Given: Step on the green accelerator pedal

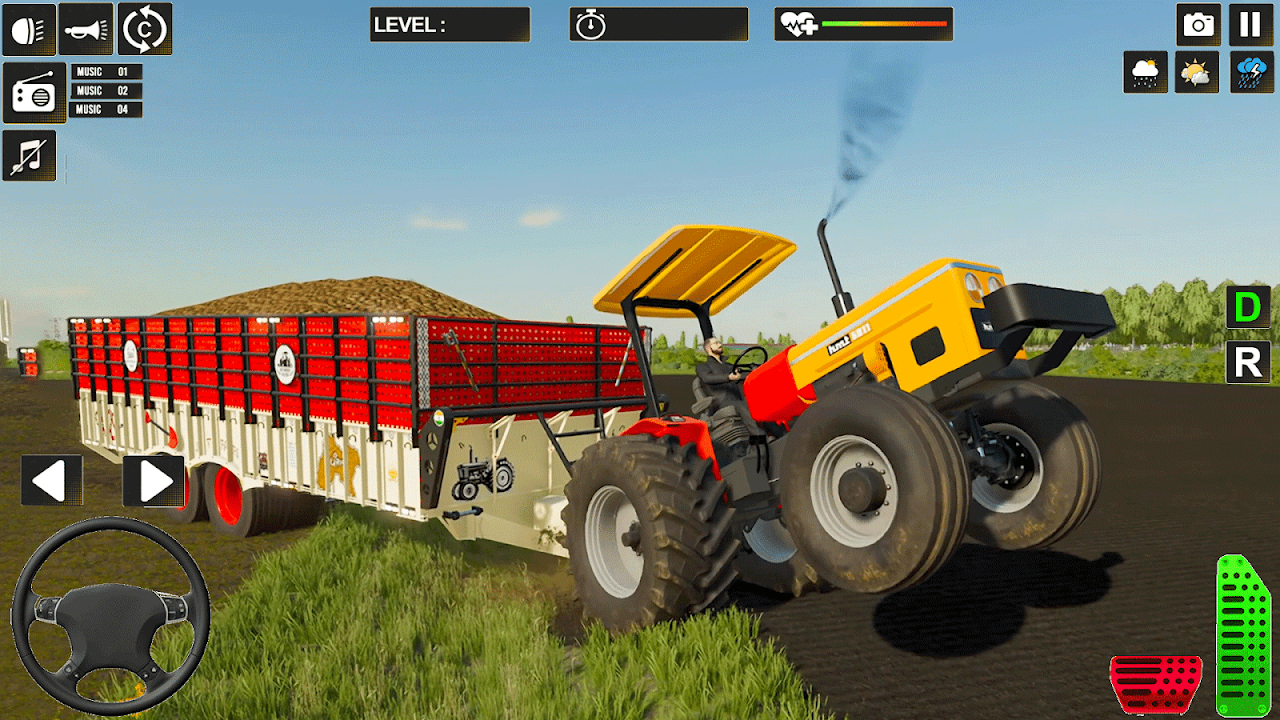Looking at the screenshot, I should (x=1242, y=636).
